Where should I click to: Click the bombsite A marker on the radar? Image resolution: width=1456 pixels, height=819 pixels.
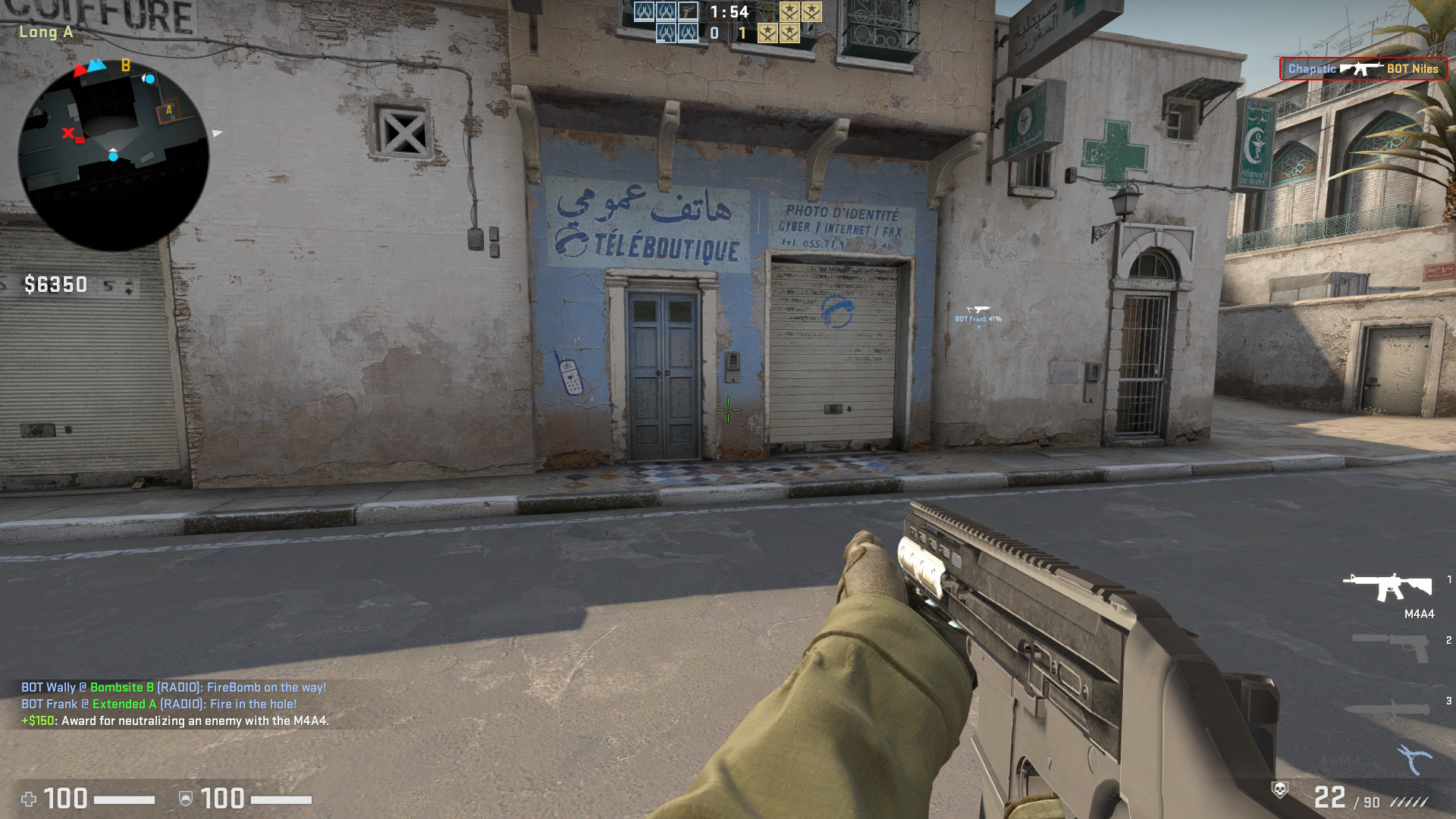(x=168, y=110)
